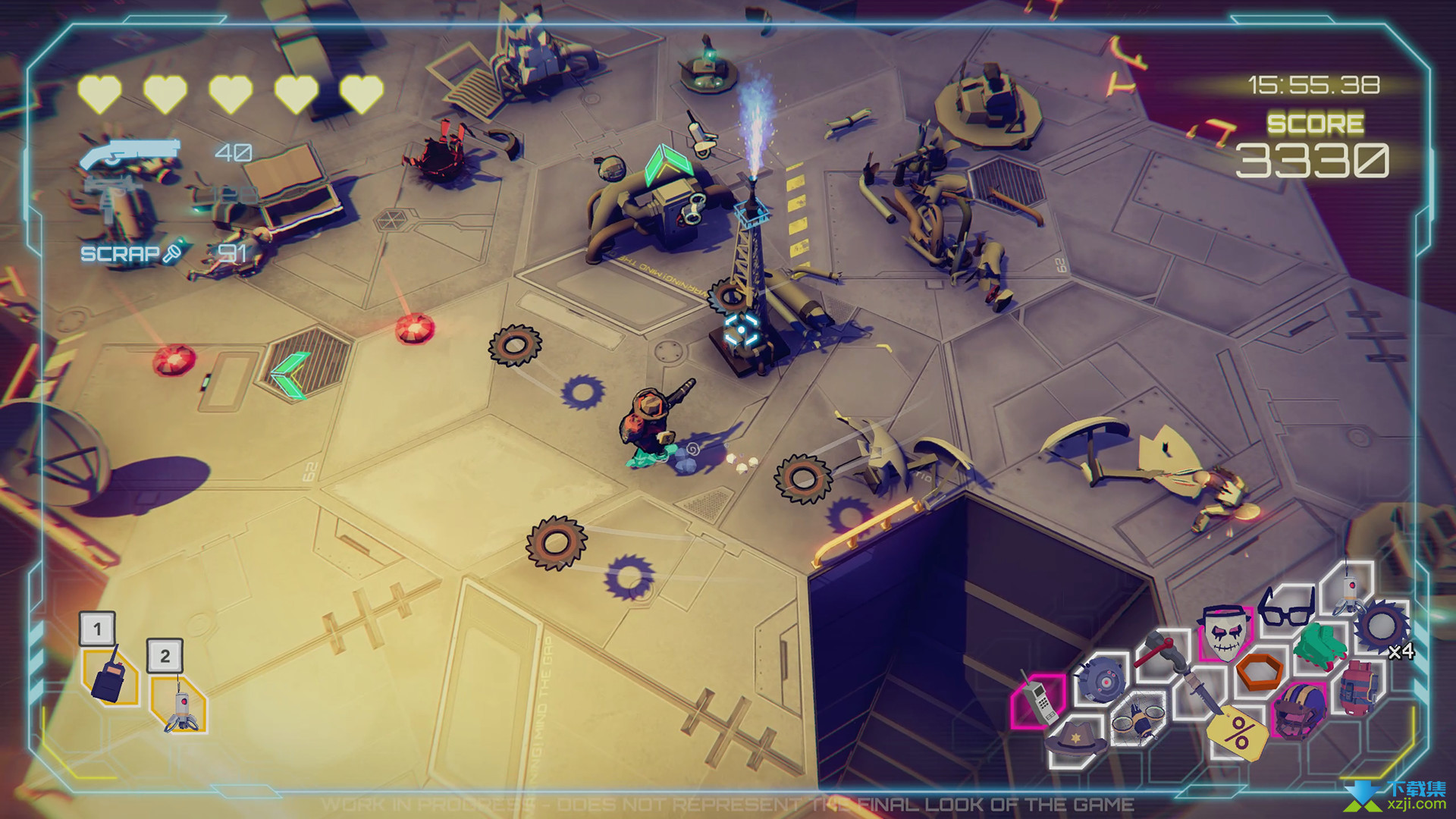This screenshot has height=819, width=1456.
Task: Select the sawblade item marked x4
Action: (1382, 626)
